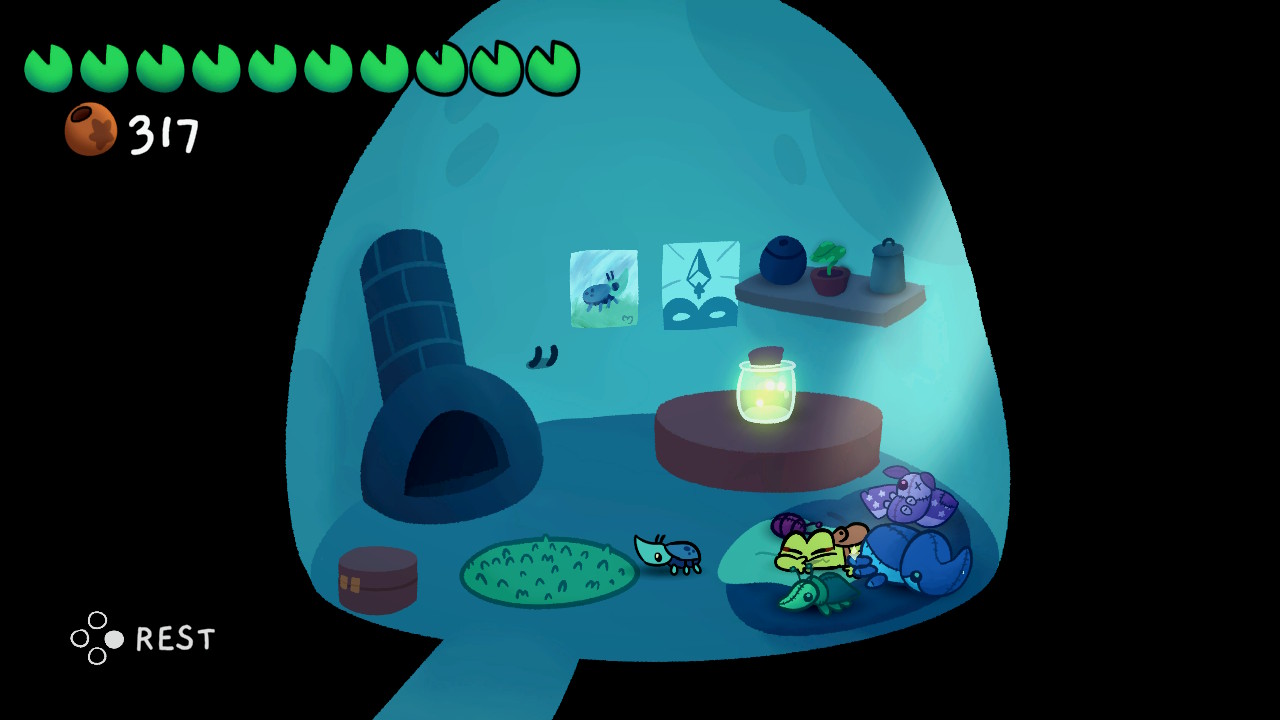This screenshot has width=1280, height=720.
Task: Click the bug portrait painting on wall
Action: pyautogui.click(x=603, y=288)
